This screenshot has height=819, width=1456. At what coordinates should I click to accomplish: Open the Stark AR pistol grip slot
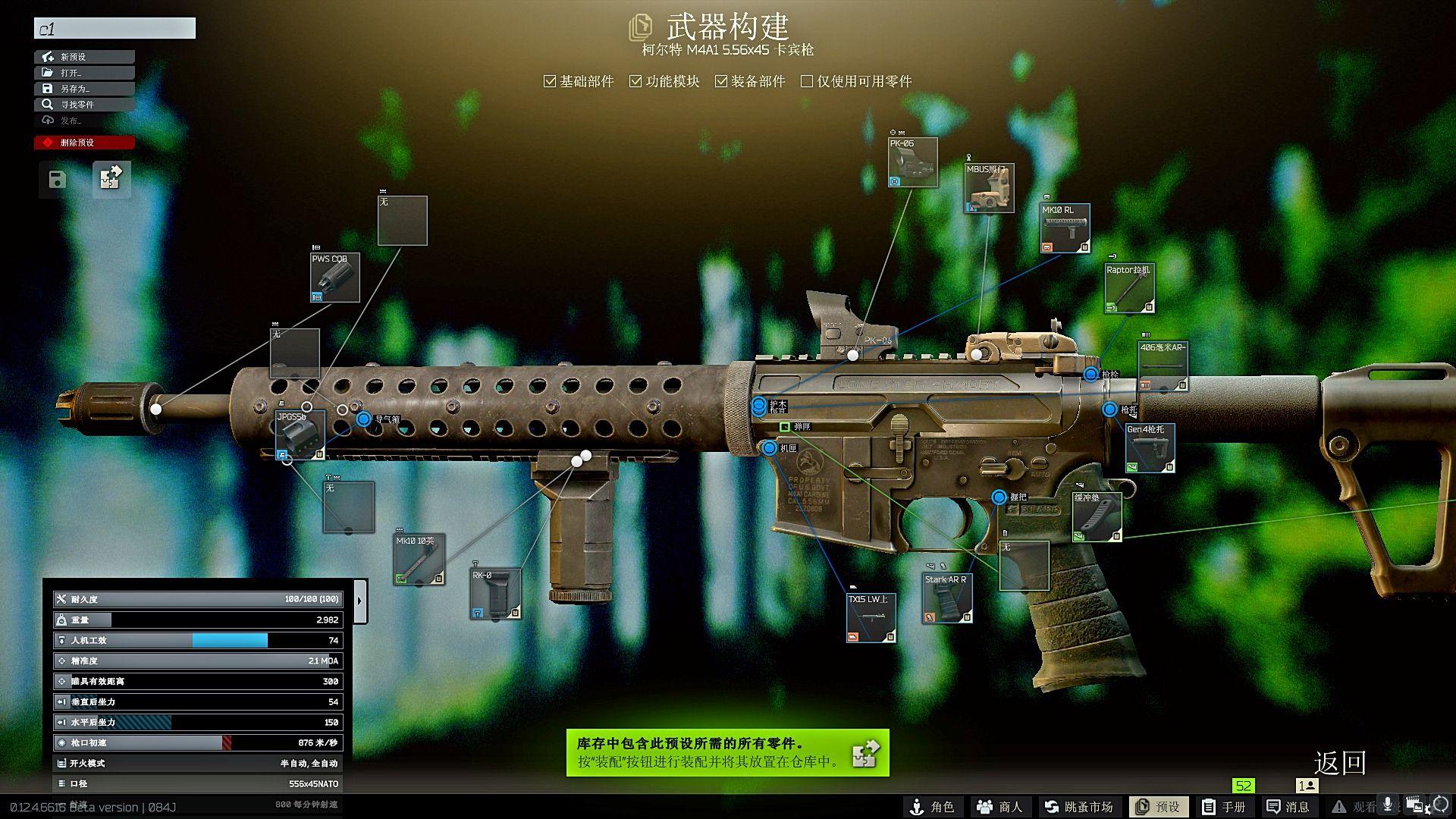point(947,599)
